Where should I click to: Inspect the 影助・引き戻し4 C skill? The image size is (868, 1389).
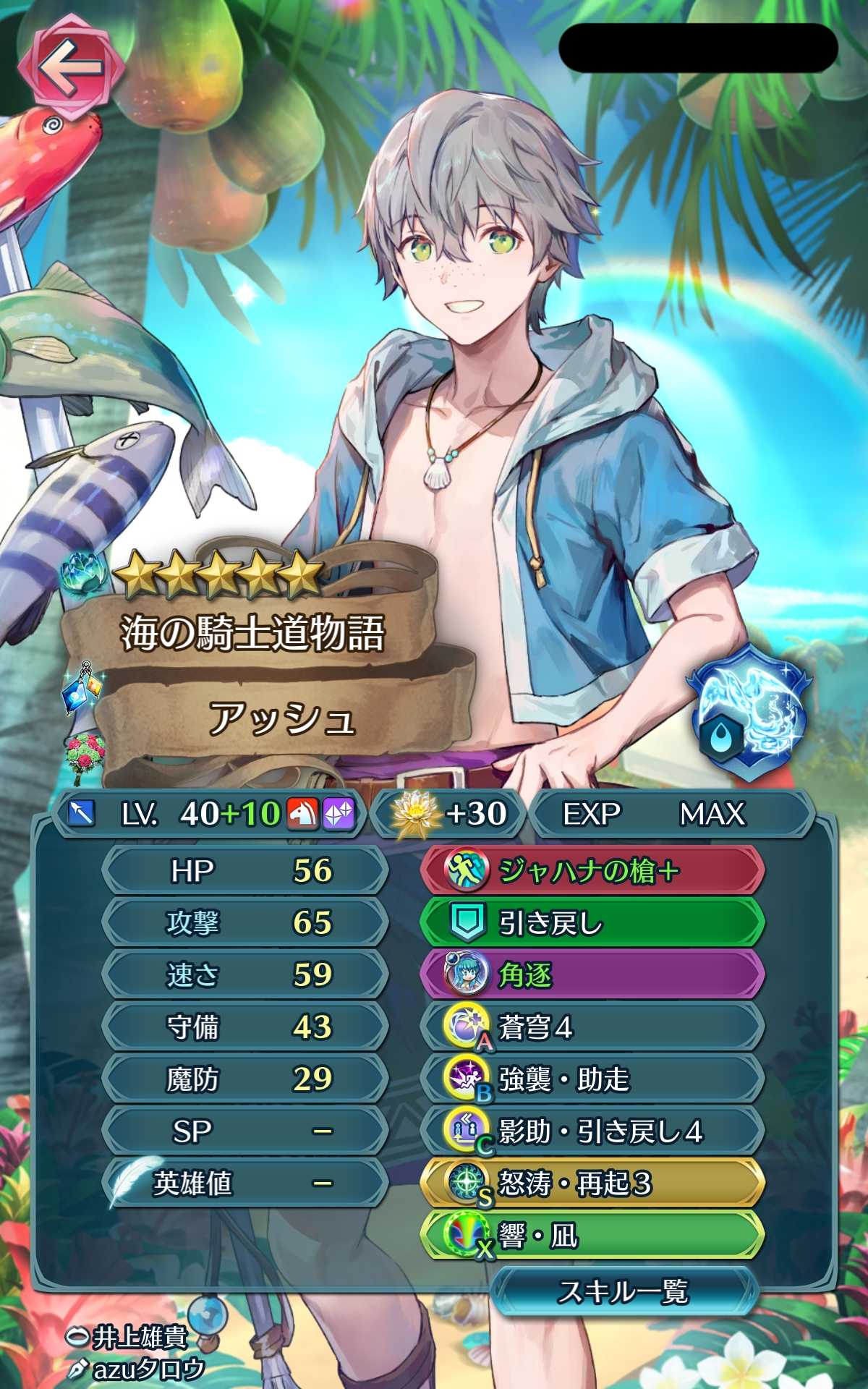coord(591,1131)
